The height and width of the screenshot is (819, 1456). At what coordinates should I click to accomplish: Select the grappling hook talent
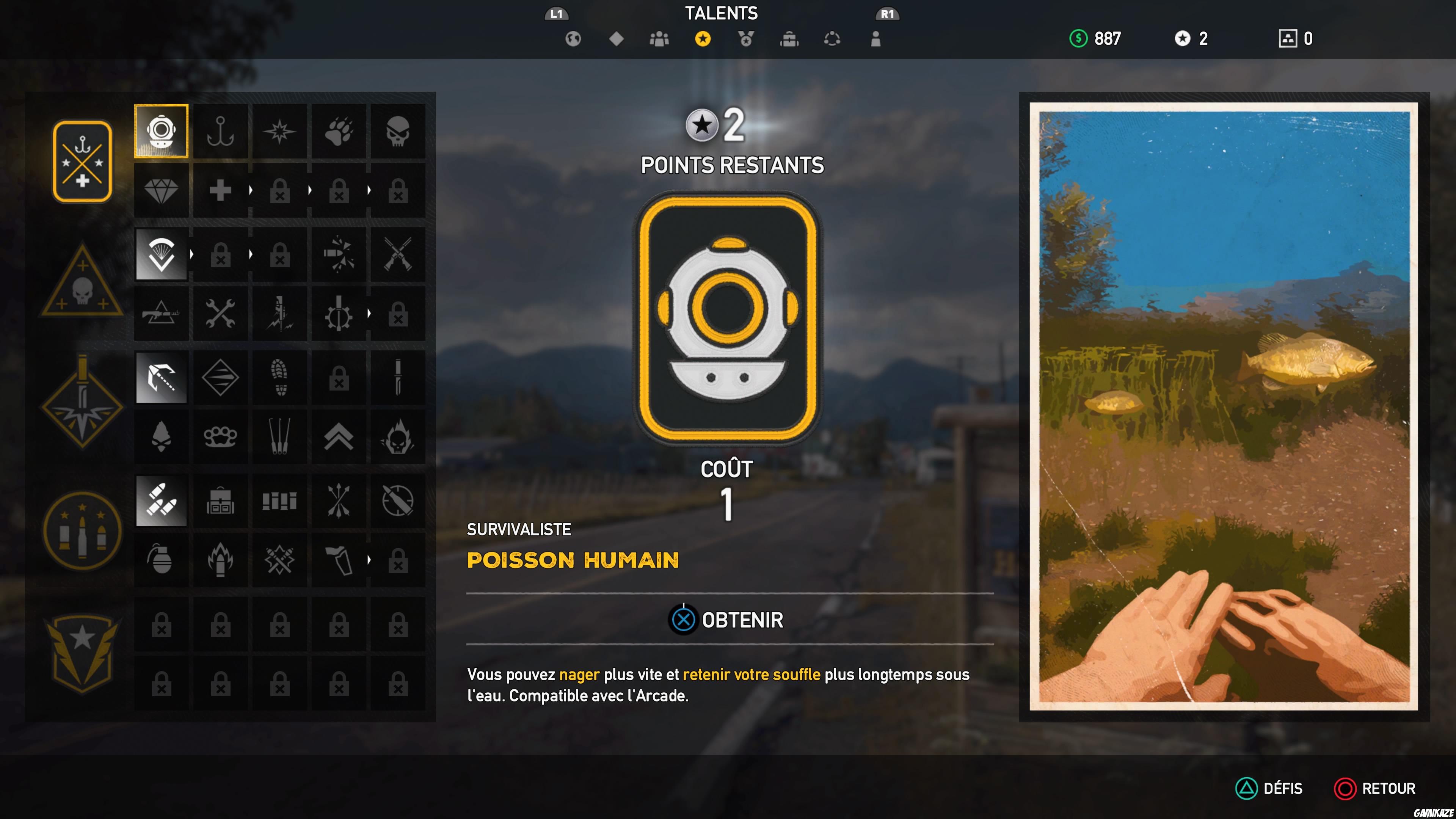[161, 378]
